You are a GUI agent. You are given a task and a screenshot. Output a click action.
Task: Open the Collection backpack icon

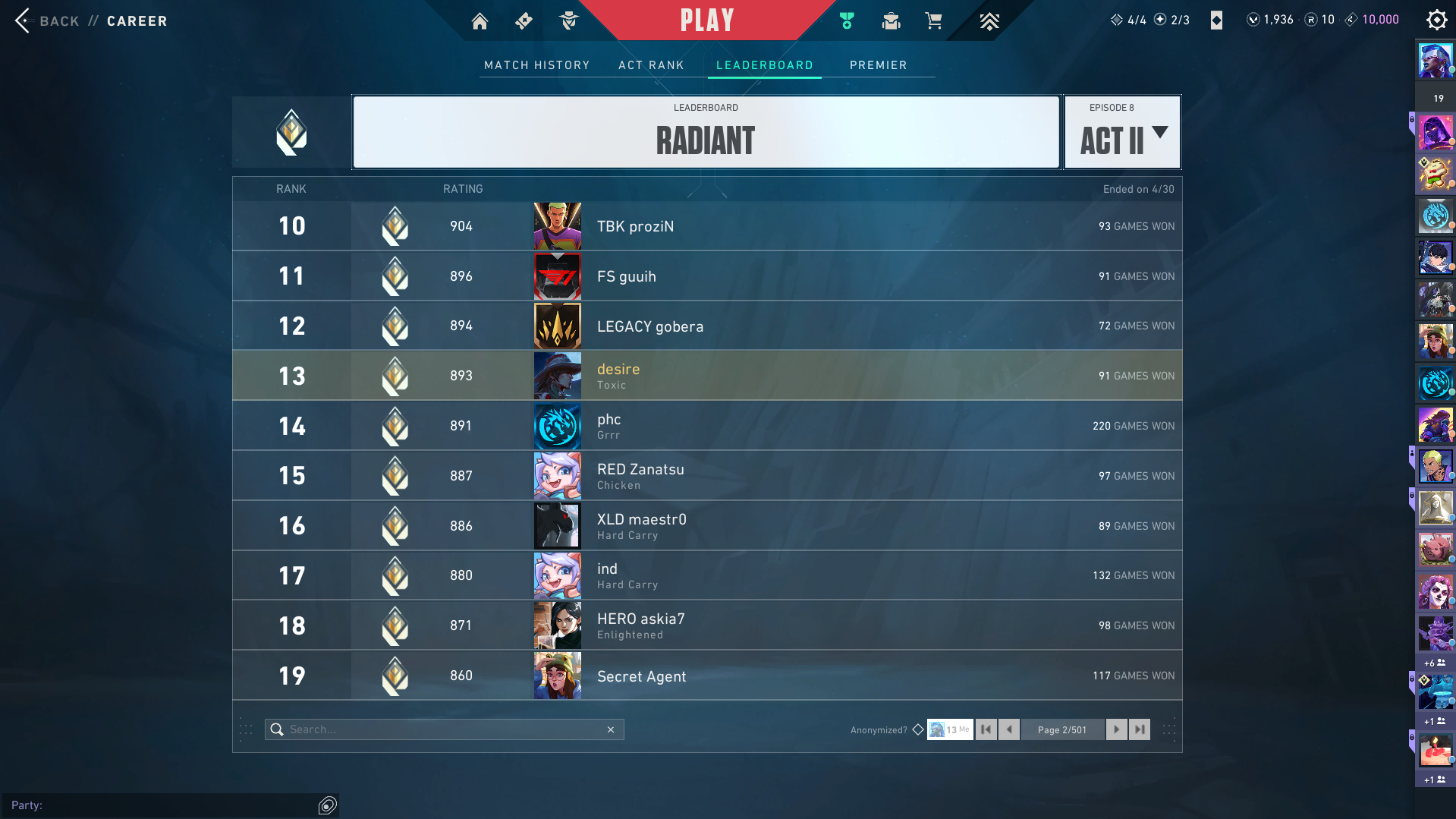pyautogui.click(x=891, y=20)
